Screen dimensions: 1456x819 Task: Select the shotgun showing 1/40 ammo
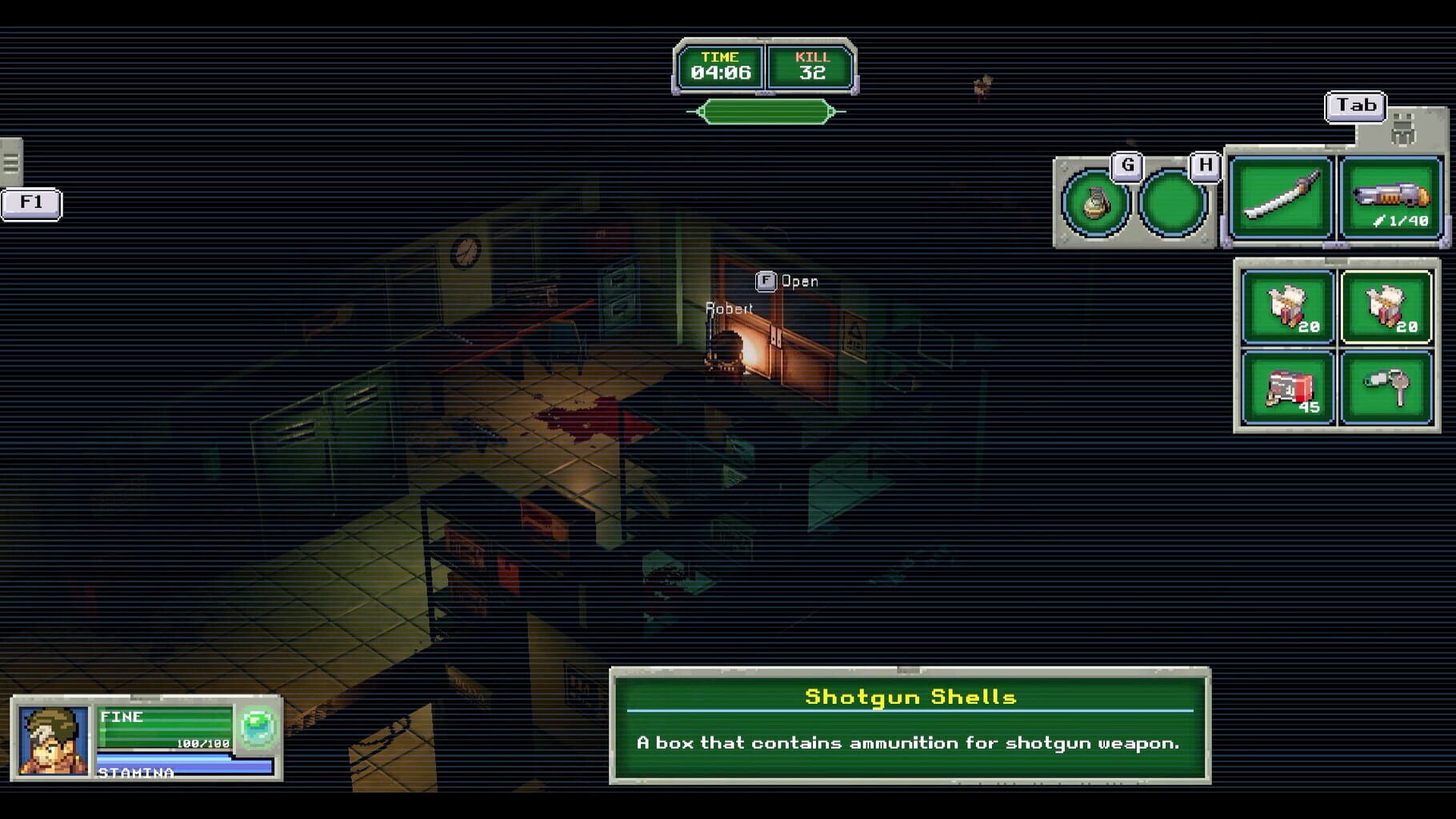tap(1390, 196)
